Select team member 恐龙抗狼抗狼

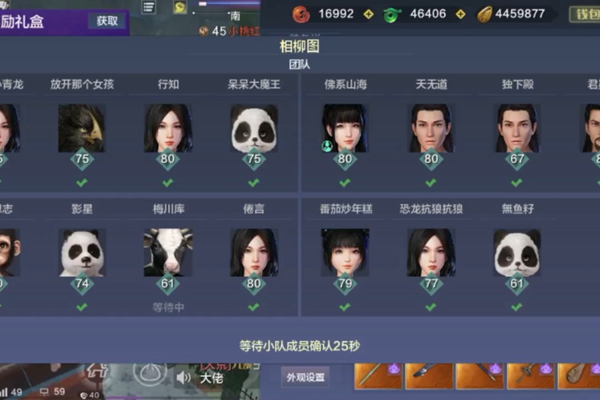click(431, 252)
